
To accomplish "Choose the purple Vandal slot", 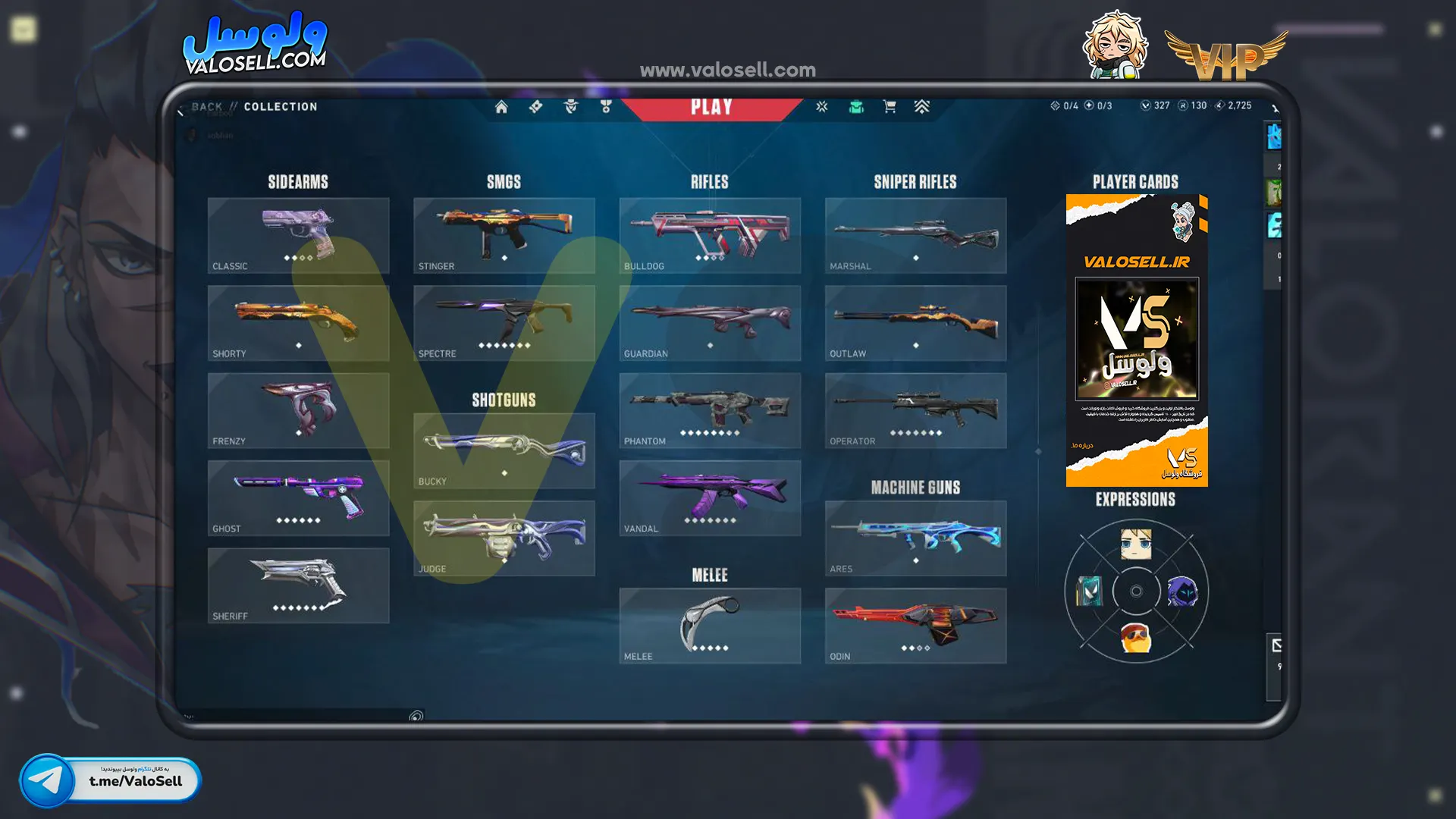I will click(710, 497).
